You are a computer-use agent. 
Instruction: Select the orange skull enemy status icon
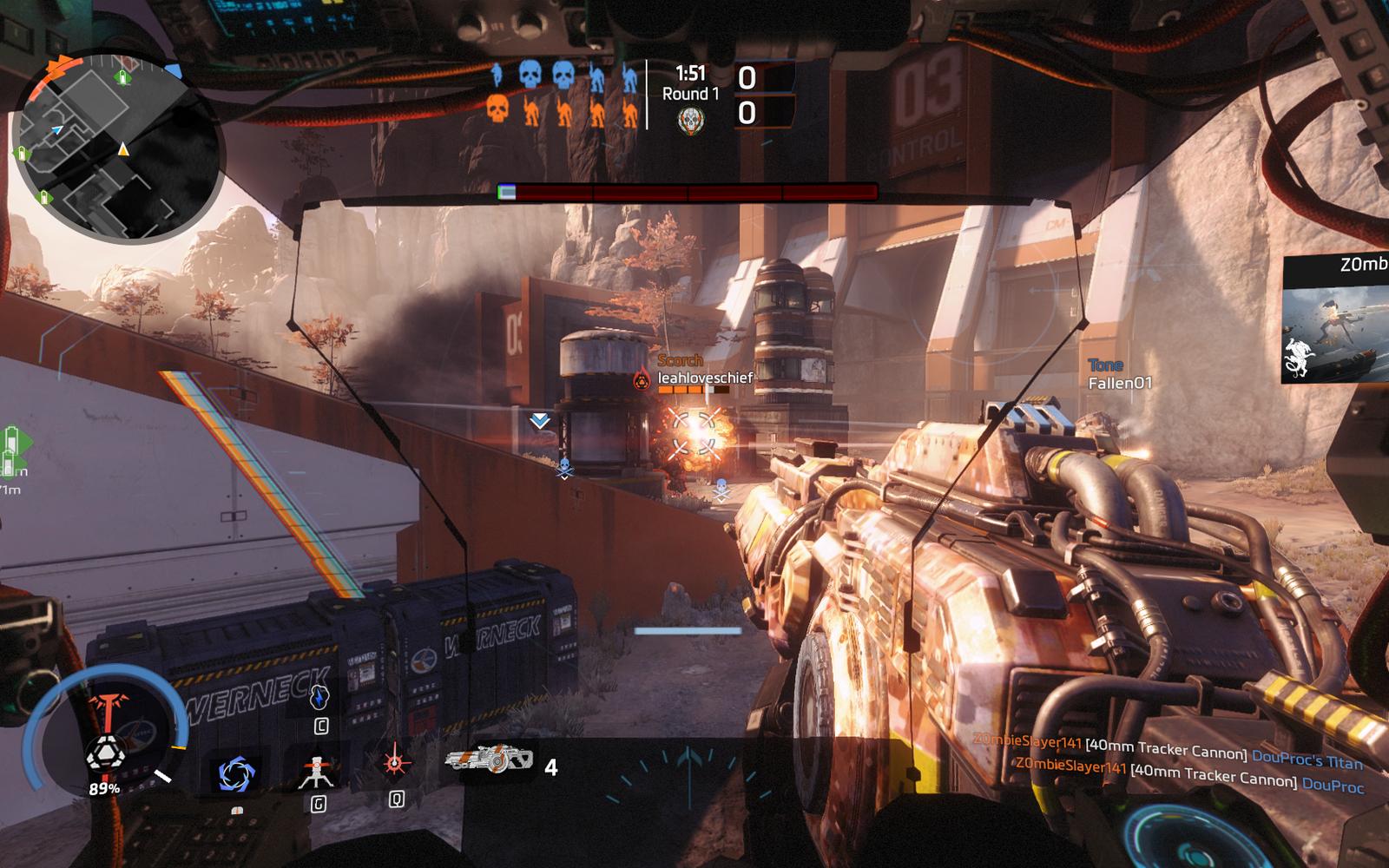[x=497, y=110]
